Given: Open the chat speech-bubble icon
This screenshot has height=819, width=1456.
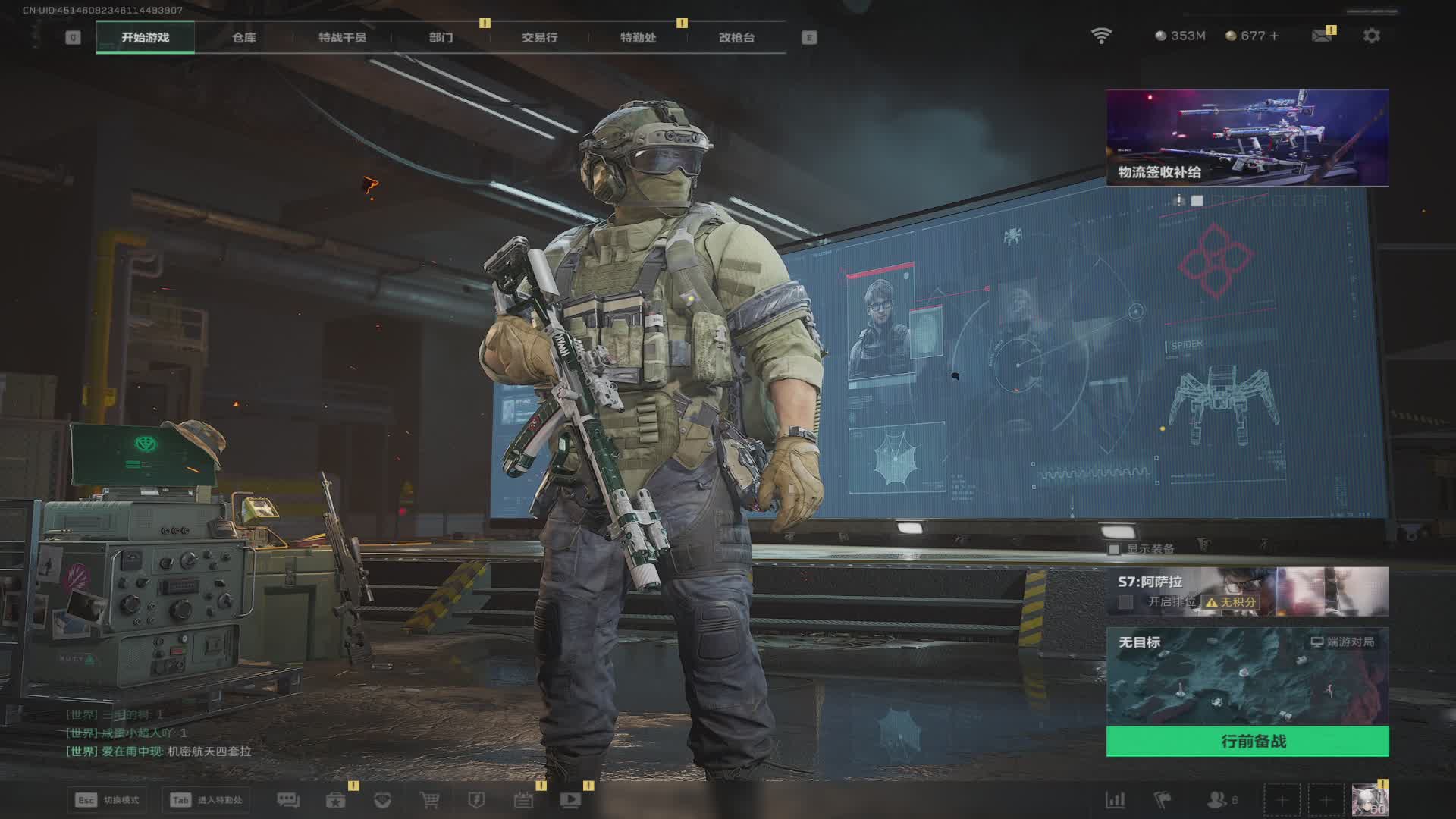Looking at the screenshot, I should tap(288, 800).
